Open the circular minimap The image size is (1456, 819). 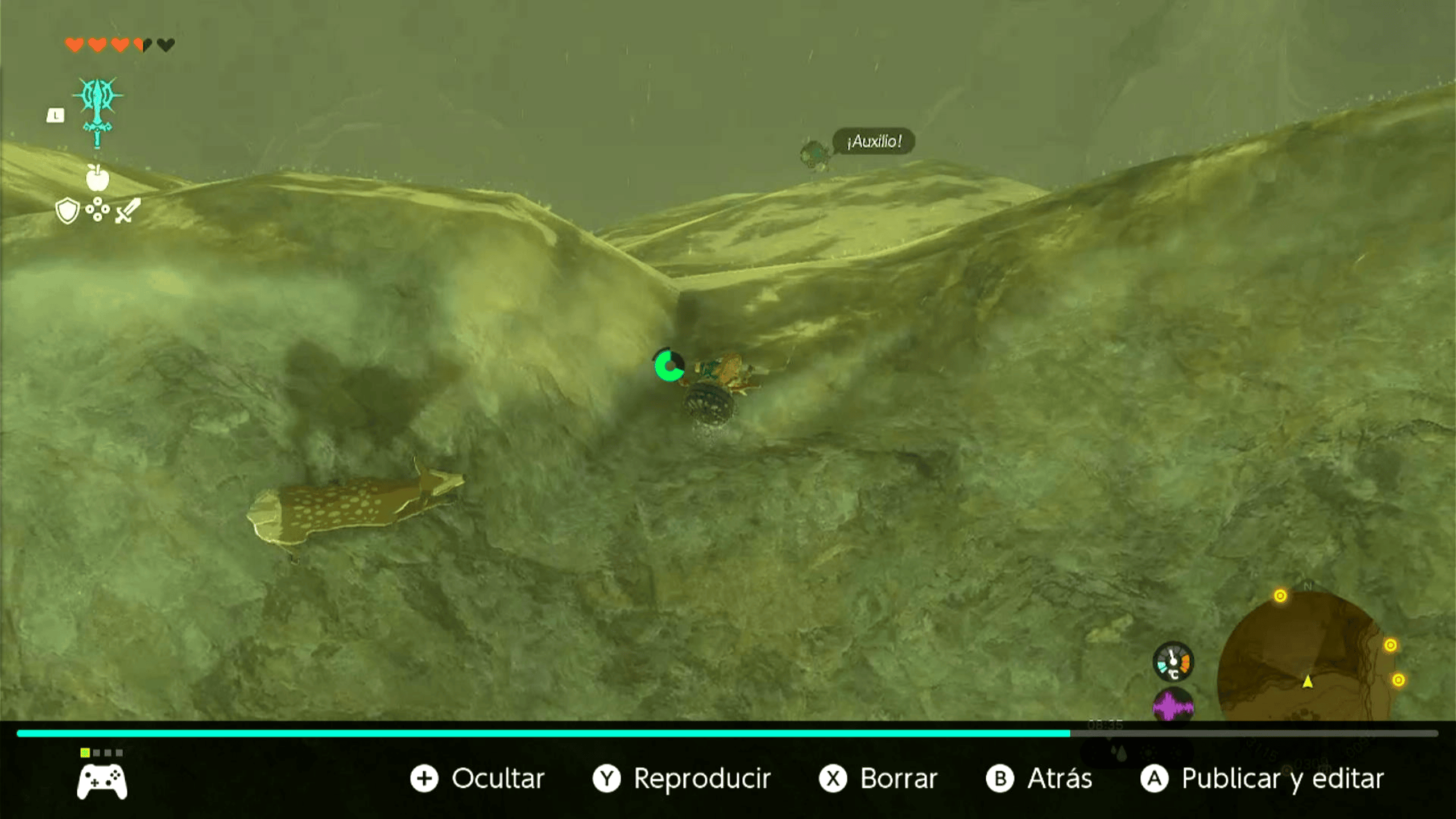(x=1302, y=660)
